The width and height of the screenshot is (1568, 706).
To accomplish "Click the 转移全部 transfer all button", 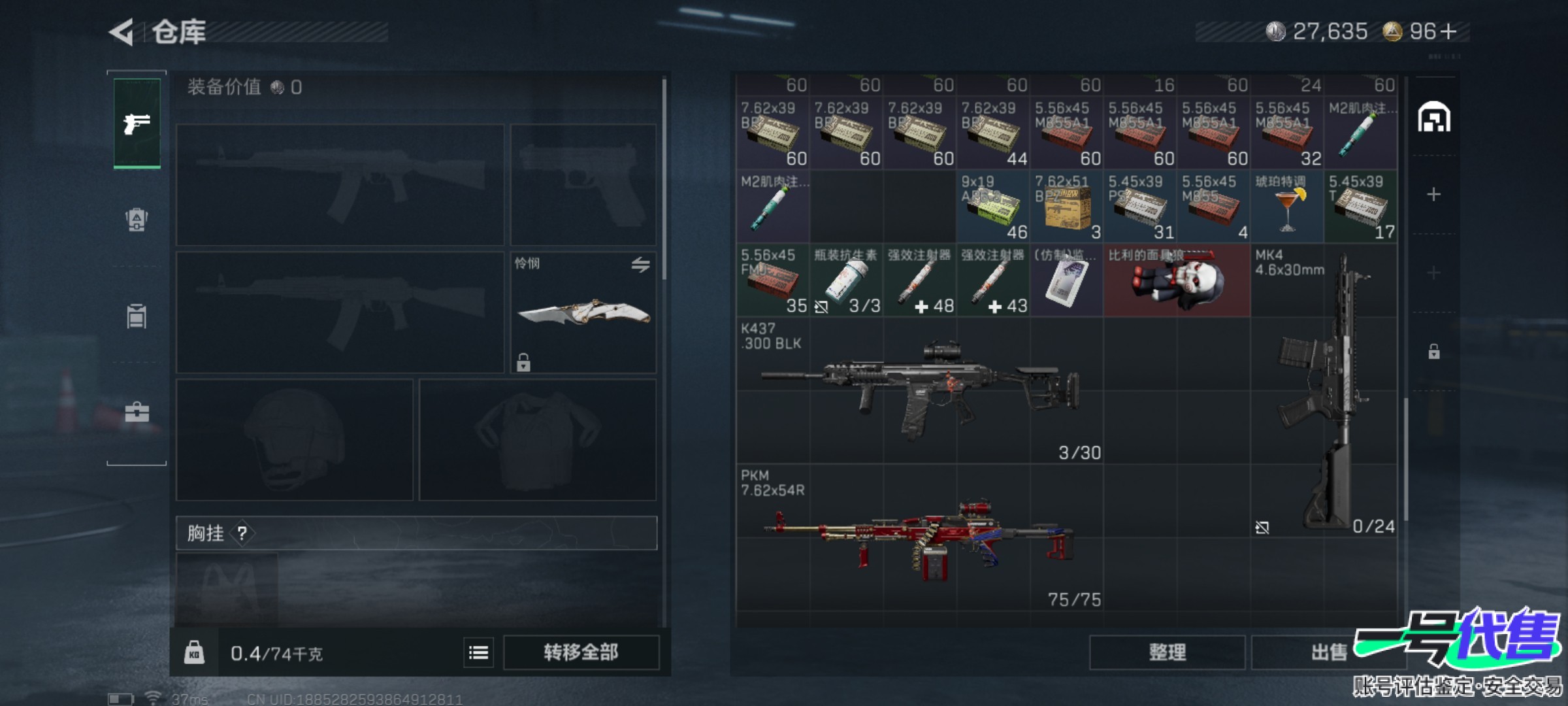I will [x=581, y=652].
